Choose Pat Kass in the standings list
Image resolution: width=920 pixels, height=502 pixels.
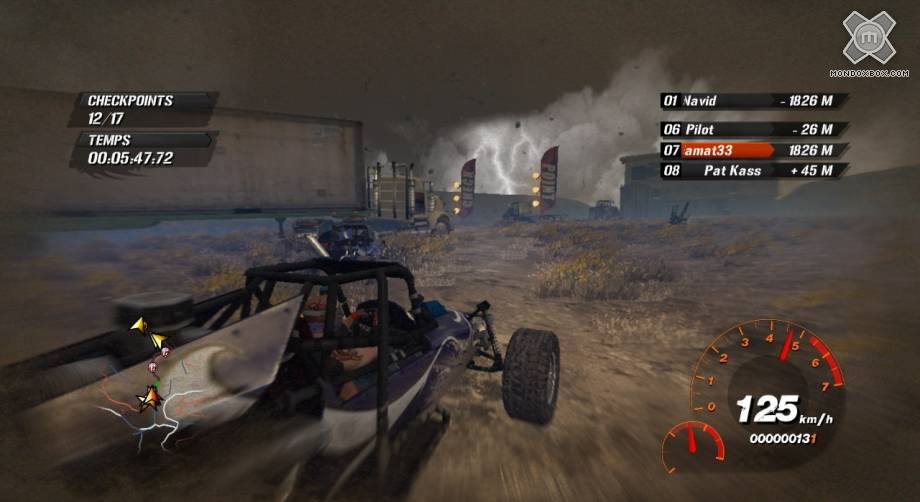coord(755,171)
